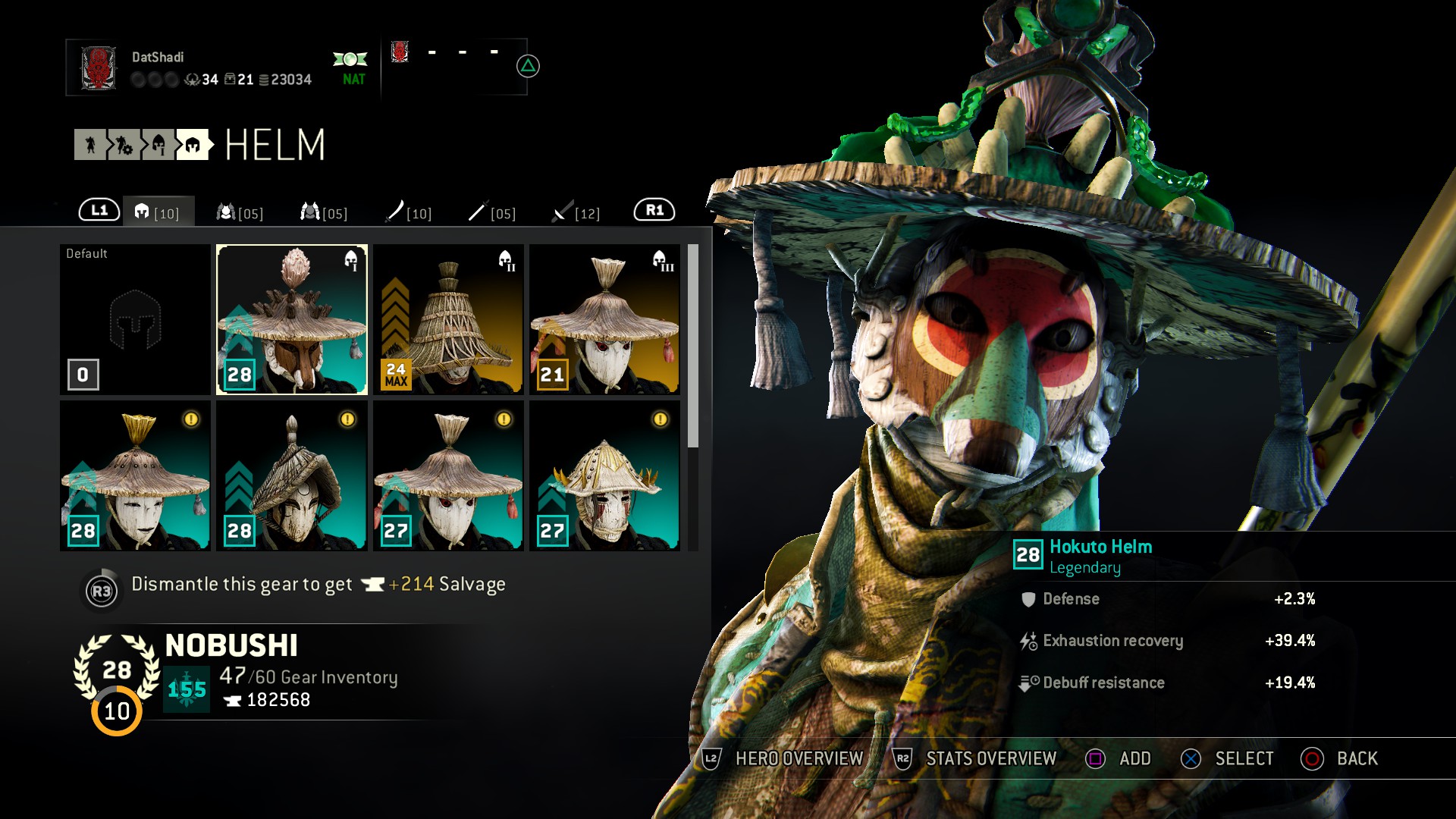
Task: Open the blade tab showing [10]
Action: (x=408, y=212)
